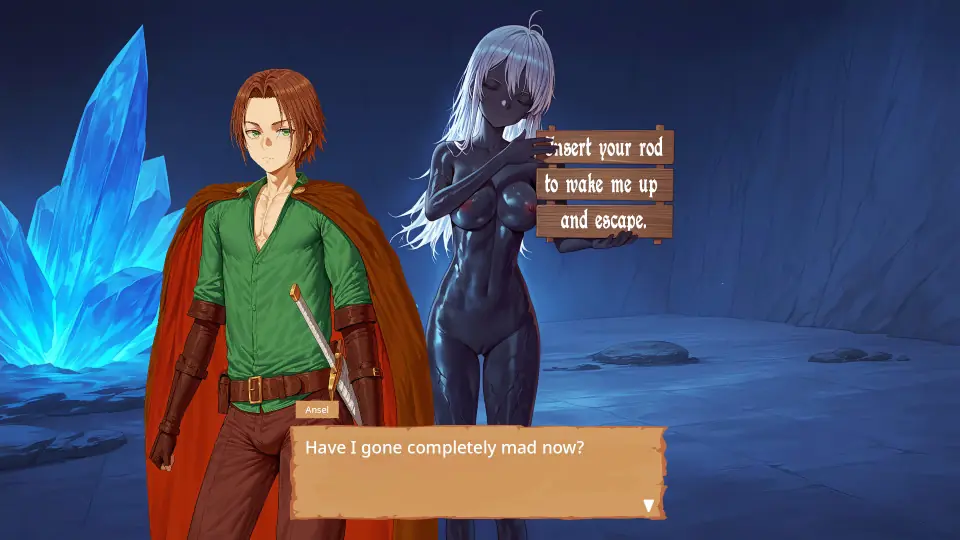Click the dialogue box reading "Have I gone completely mad now?"
The image size is (960, 540).
[x=478, y=472]
